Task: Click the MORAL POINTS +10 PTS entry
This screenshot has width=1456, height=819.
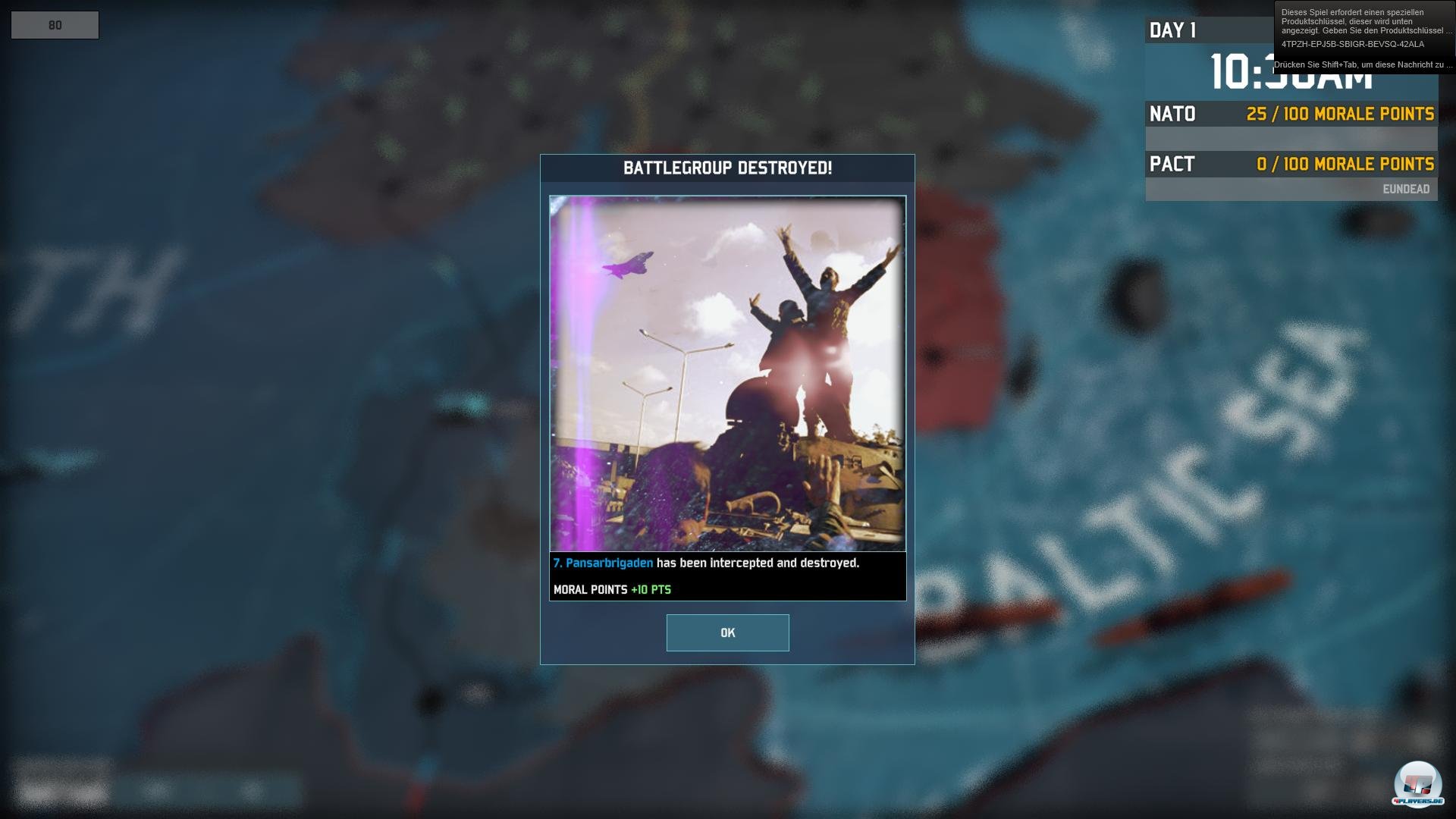Action: [611, 588]
